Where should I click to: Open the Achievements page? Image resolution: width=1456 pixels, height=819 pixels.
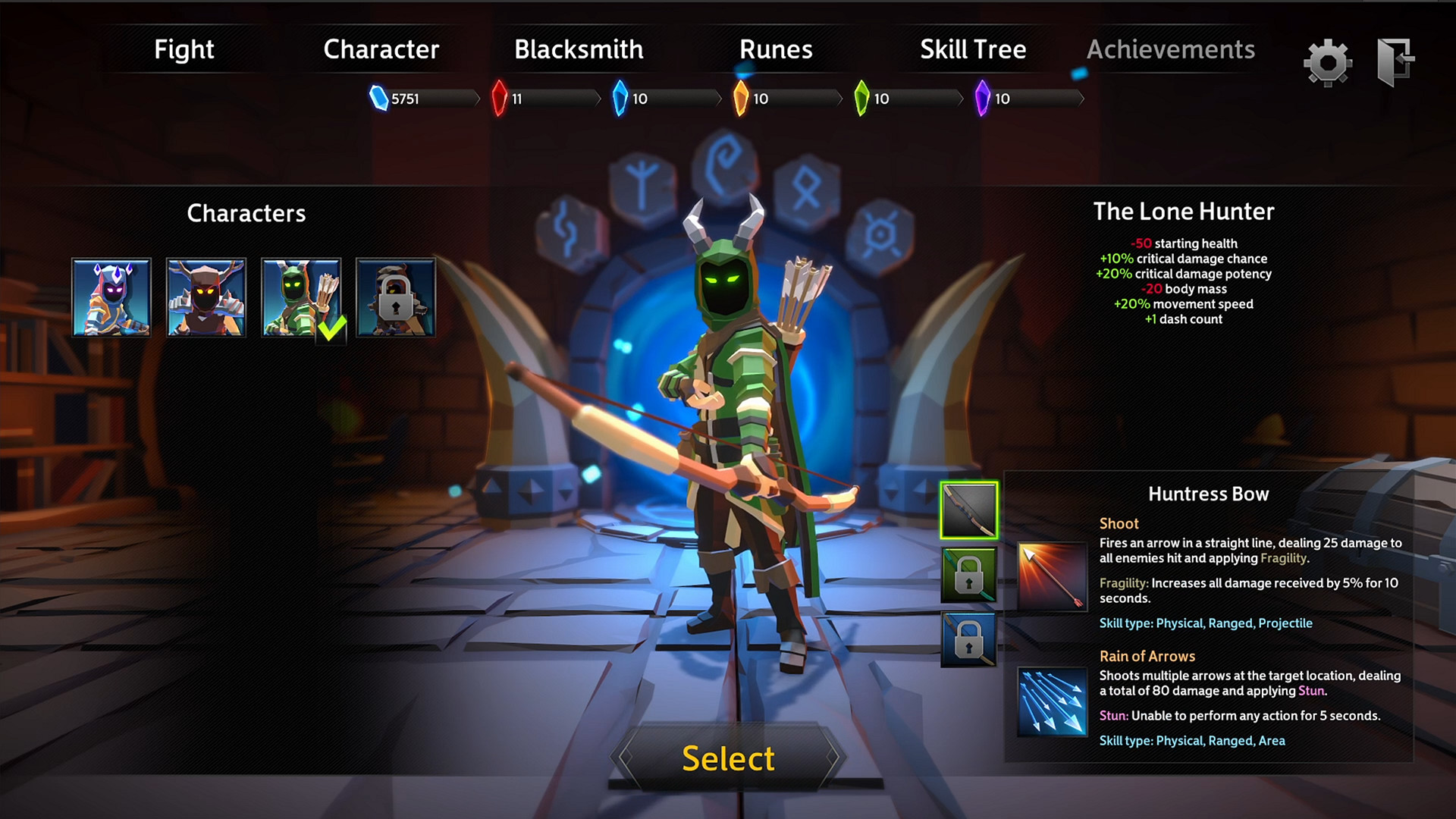(1171, 49)
